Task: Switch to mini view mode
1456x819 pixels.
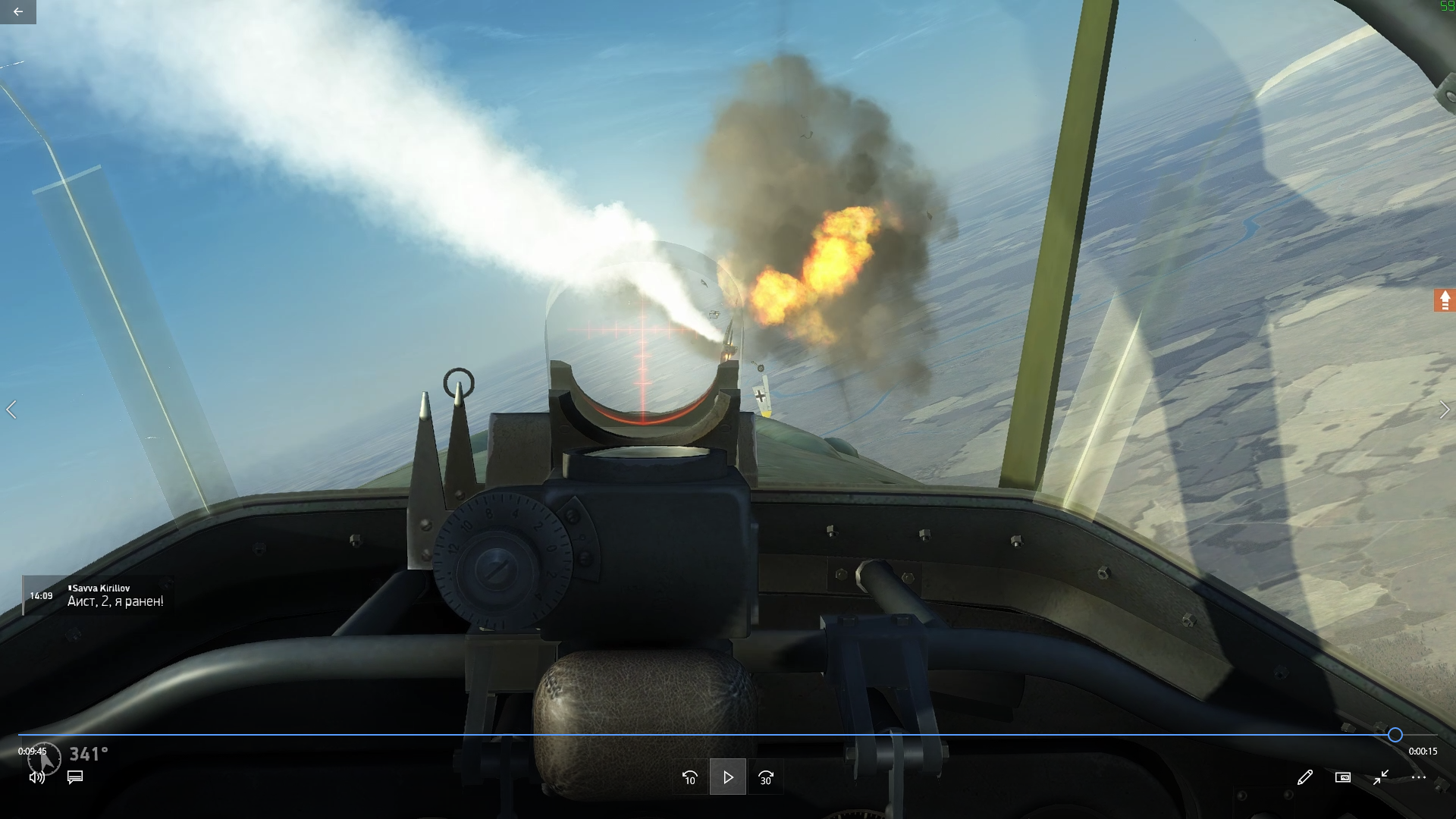Action: click(1343, 777)
